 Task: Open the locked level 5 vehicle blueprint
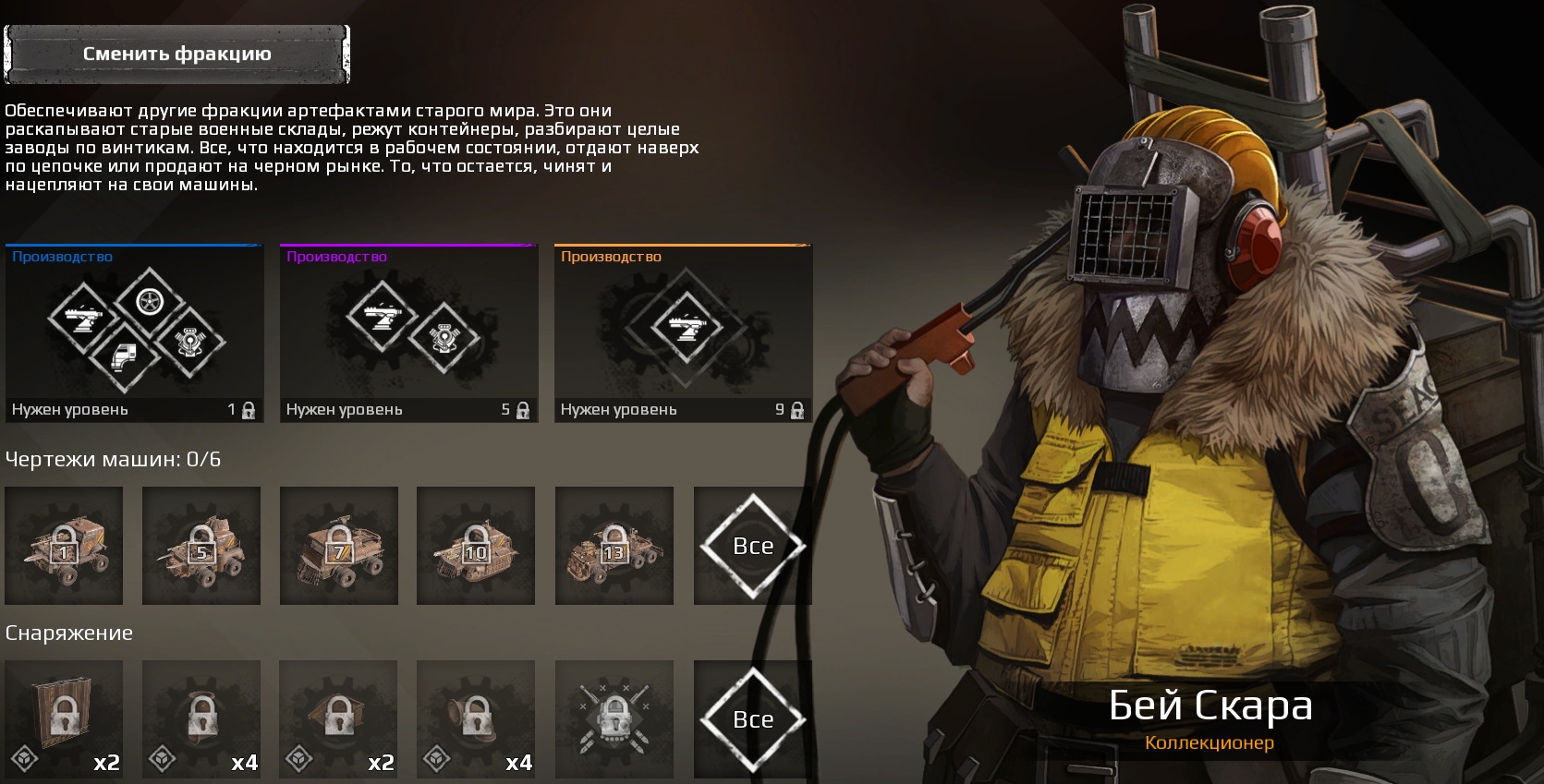[201, 546]
